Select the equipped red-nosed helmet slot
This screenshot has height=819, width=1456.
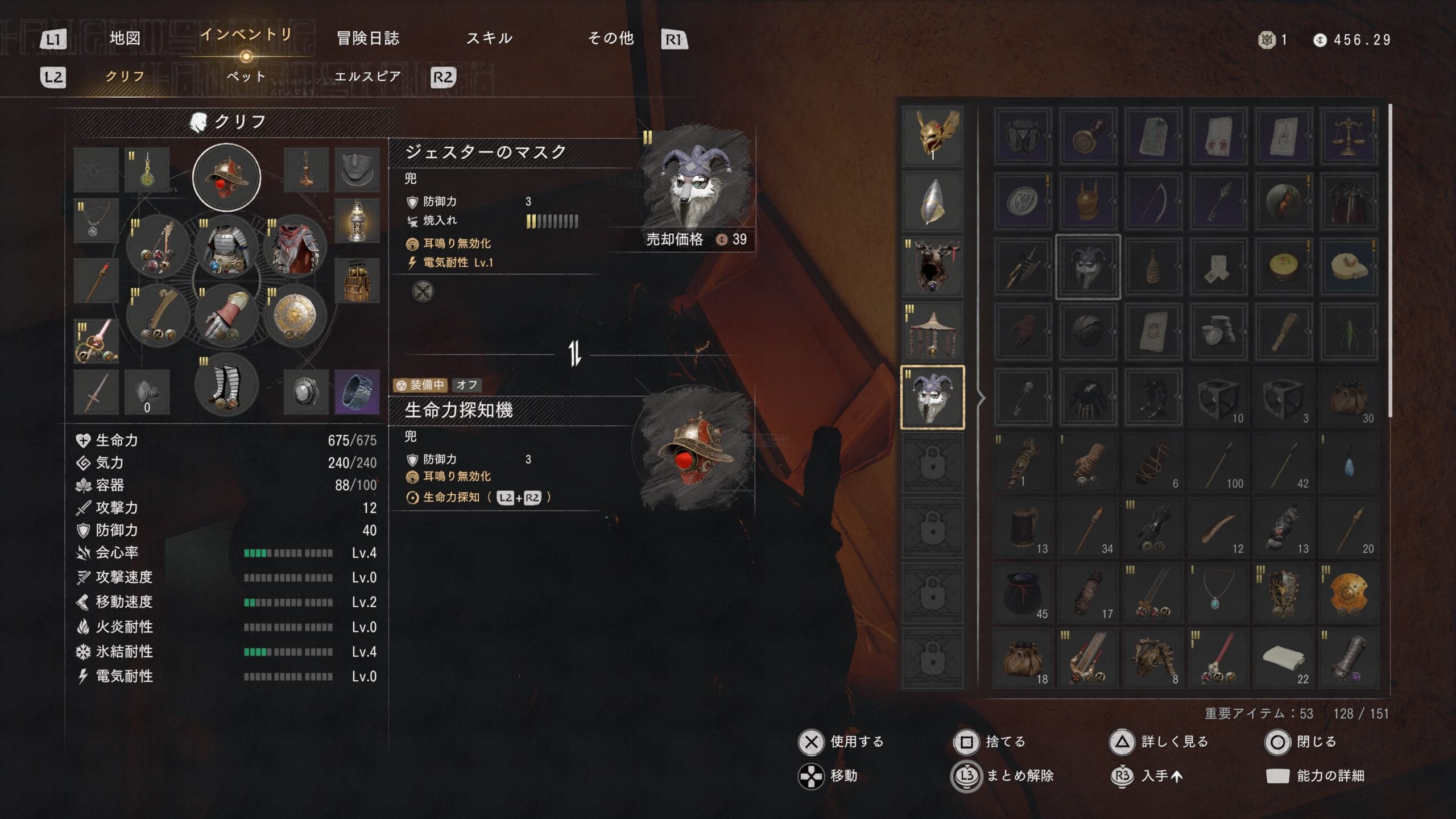[226, 177]
